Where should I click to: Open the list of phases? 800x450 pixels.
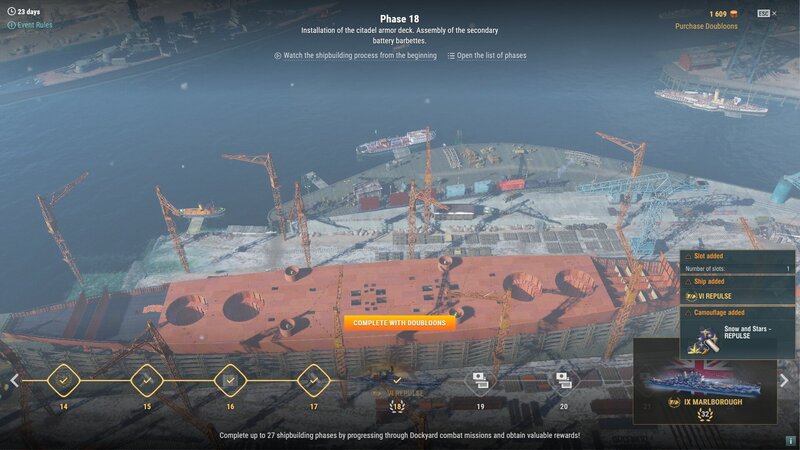point(487,56)
